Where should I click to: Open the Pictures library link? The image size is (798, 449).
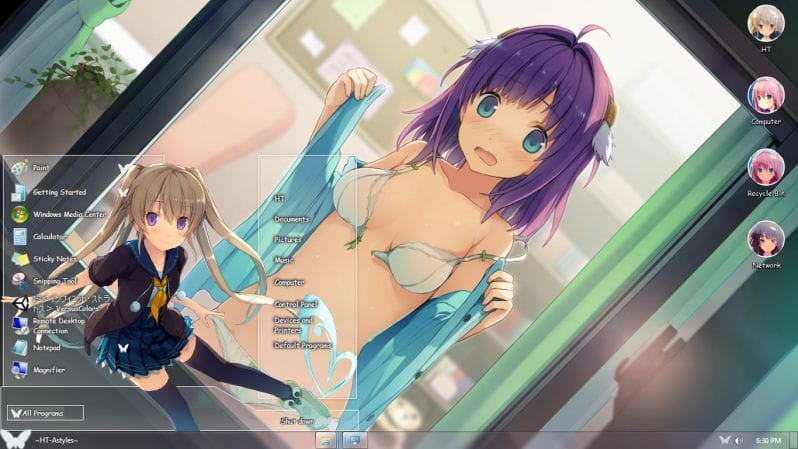click(288, 240)
